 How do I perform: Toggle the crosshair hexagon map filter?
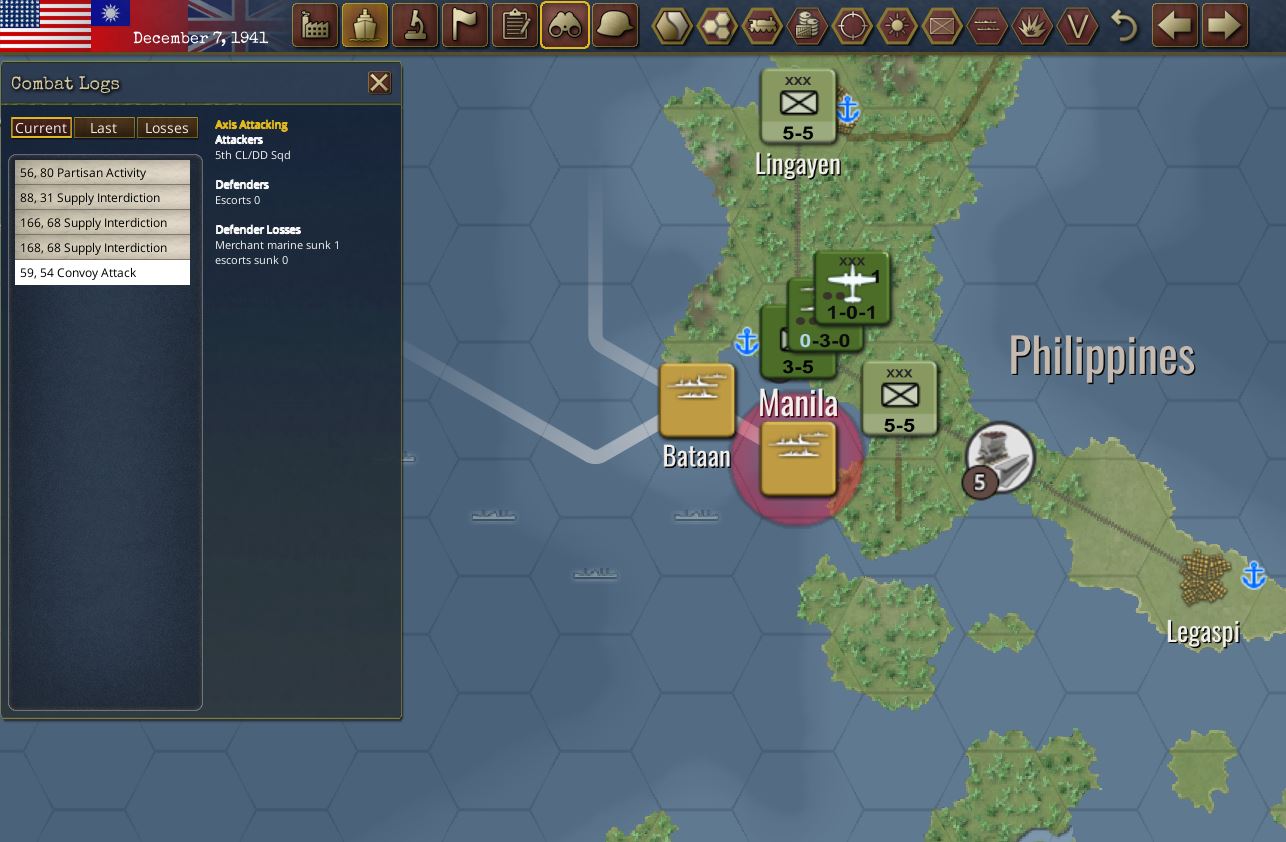(x=852, y=26)
